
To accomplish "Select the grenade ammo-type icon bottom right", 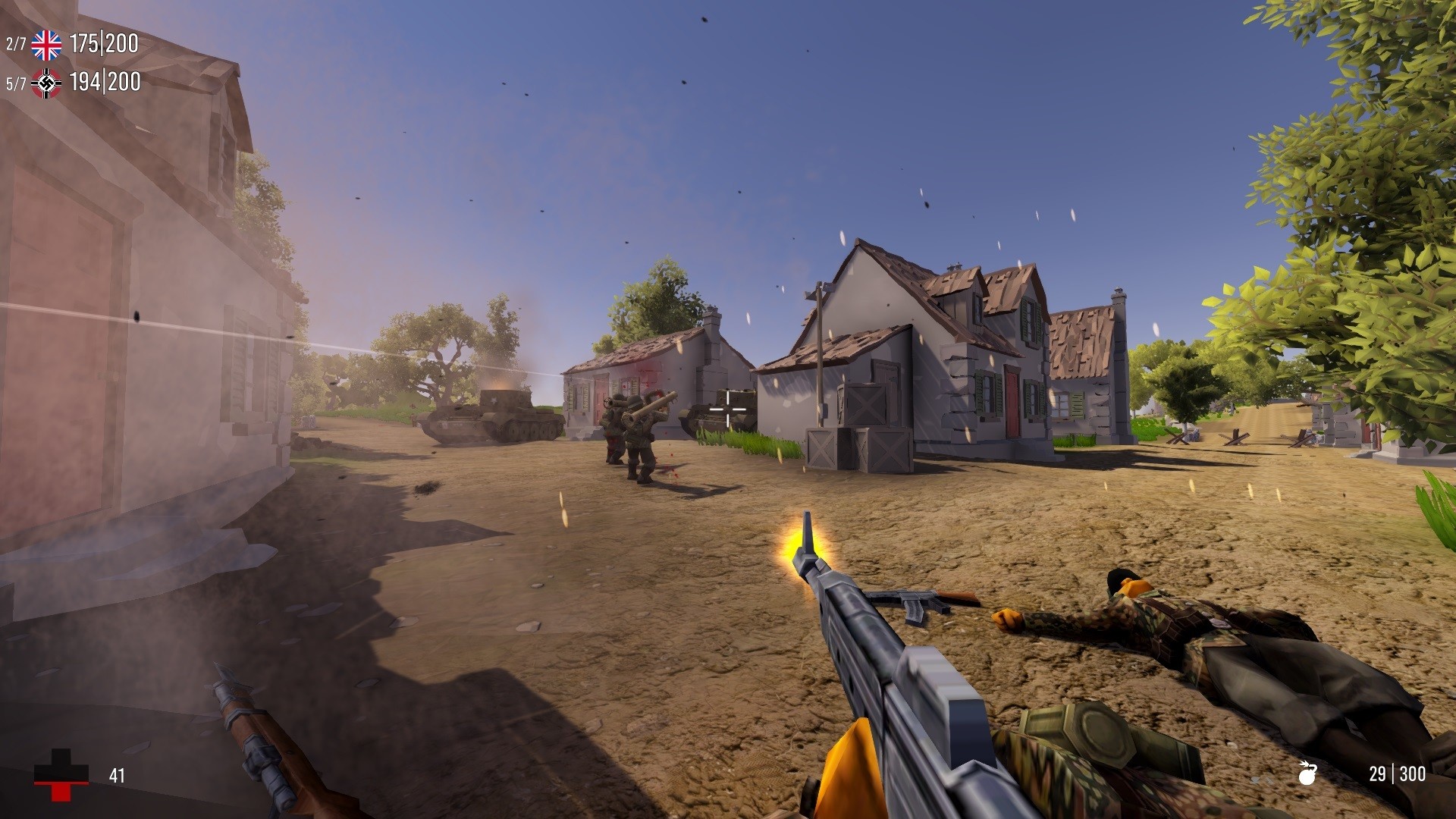I will coord(1308,773).
